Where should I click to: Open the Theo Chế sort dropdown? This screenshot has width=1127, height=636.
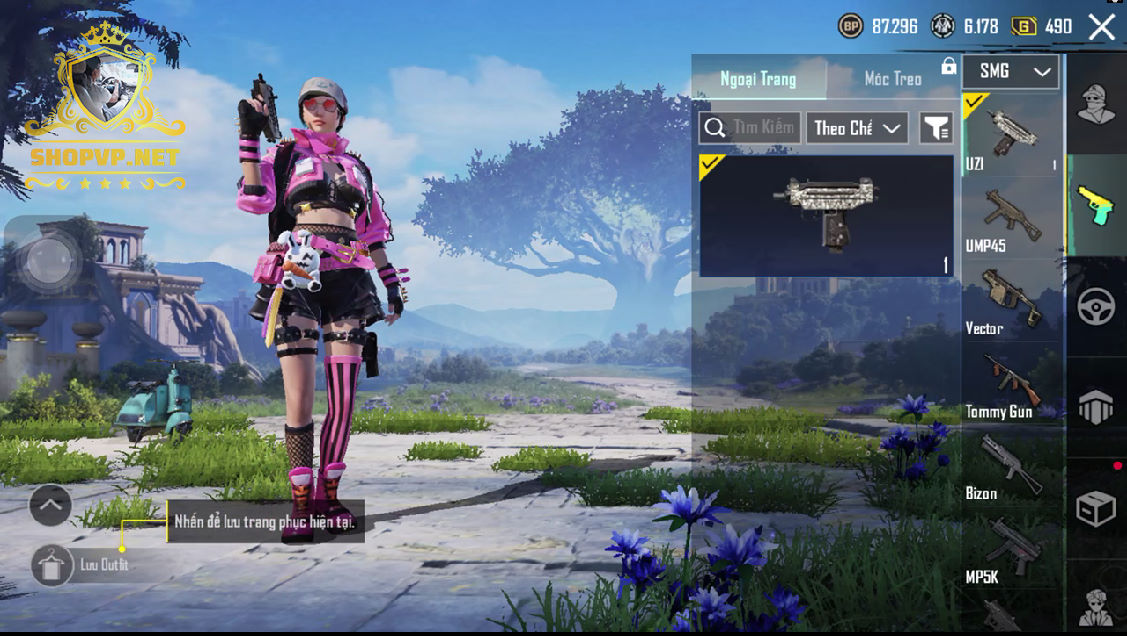coord(857,127)
